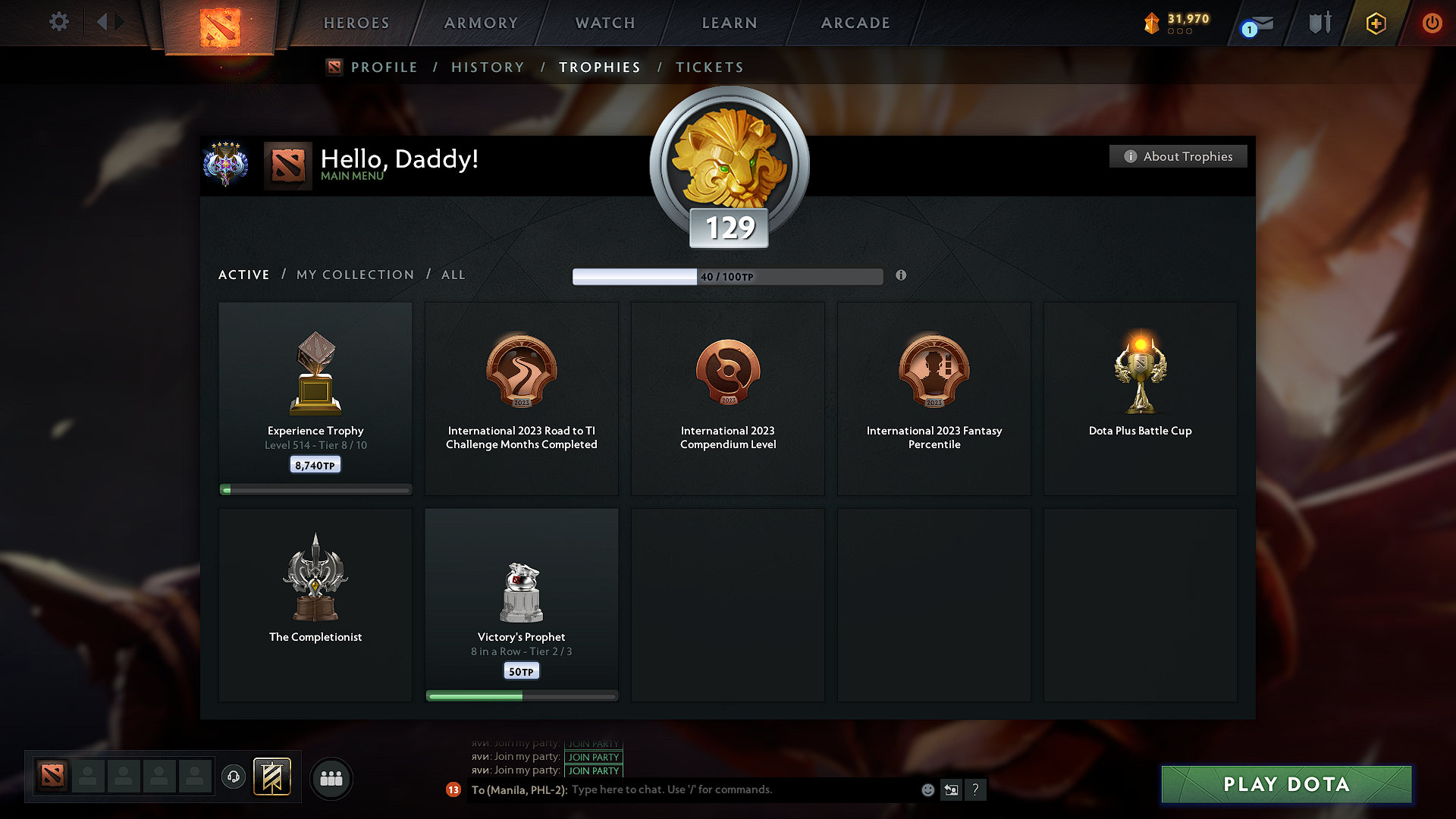Toggle the chat wheel icon near chat input
Screen dimensions: 1456x819
click(951, 789)
